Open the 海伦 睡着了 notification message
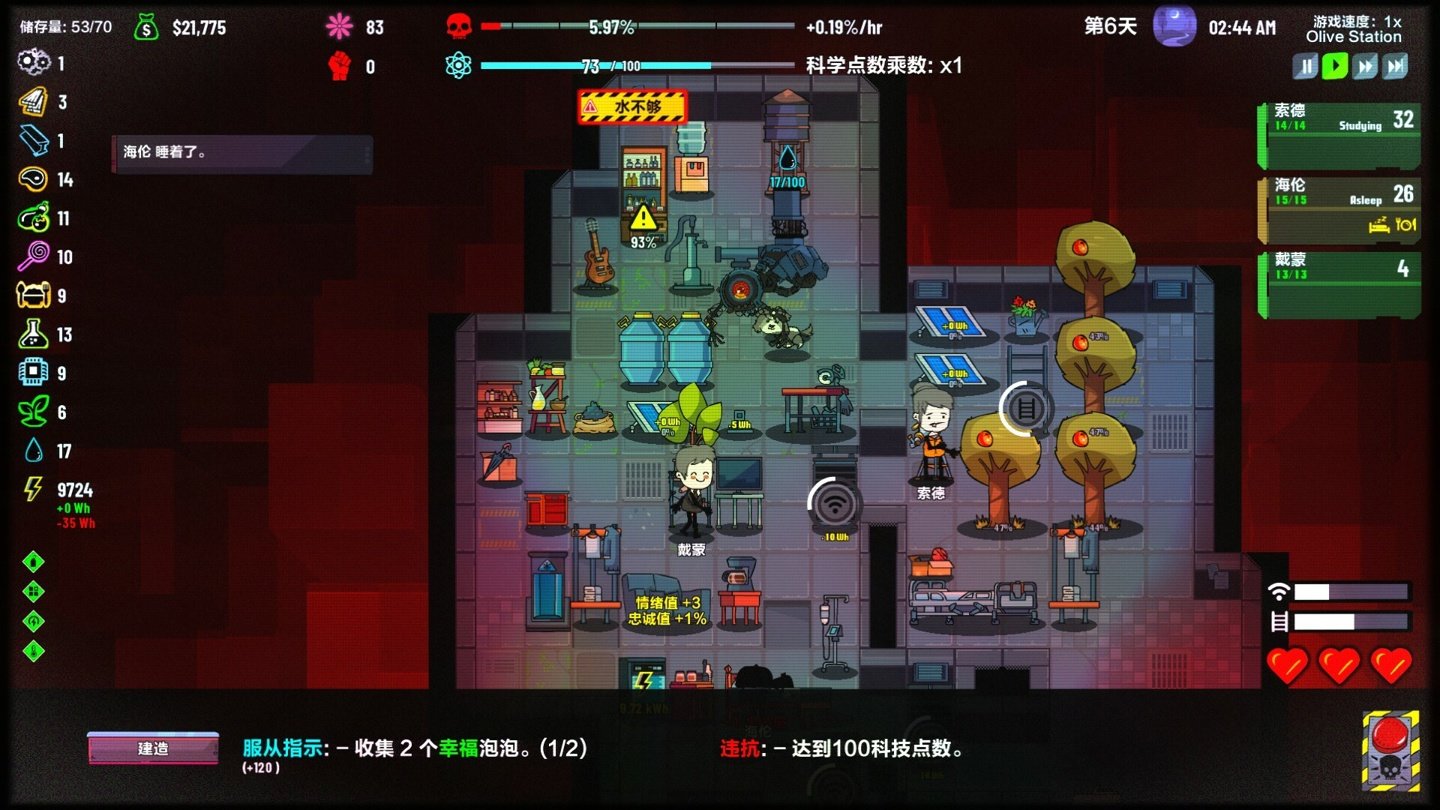Viewport: 1440px width, 810px height. click(x=241, y=154)
